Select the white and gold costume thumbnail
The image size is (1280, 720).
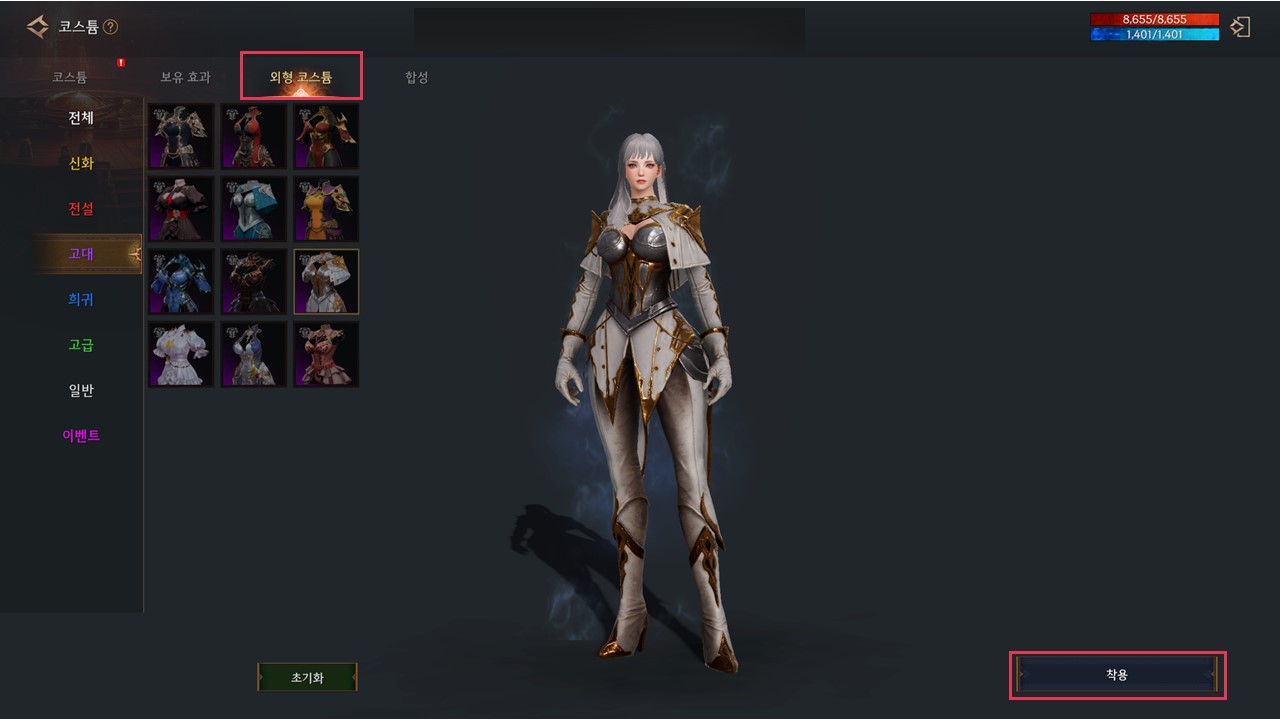tap(326, 281)
